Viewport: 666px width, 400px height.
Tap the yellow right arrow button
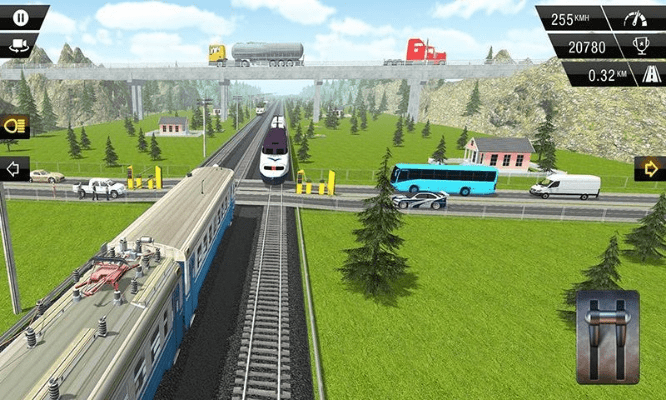tap(650, 168)
